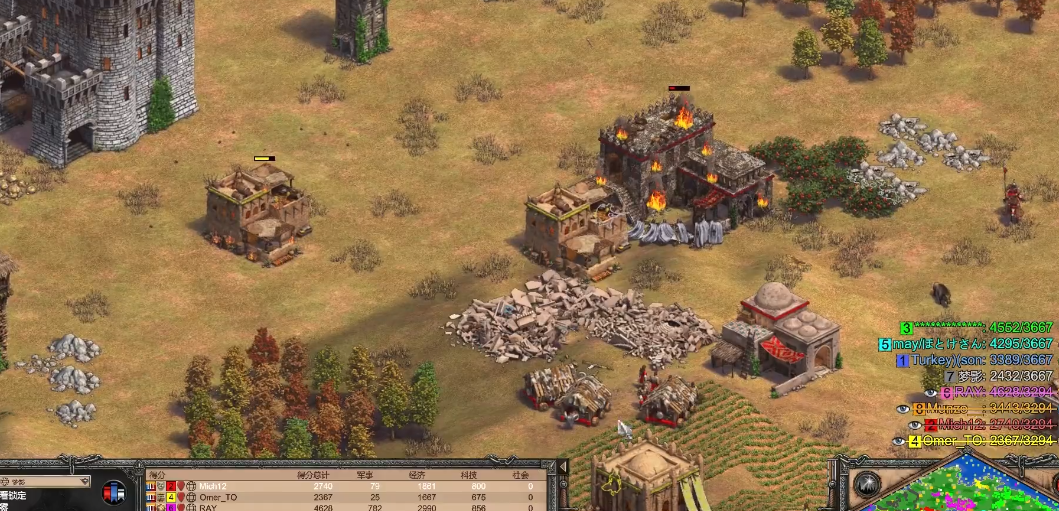Viewport: 1059px width, 511px height.
Task: Toggle the eye icon beside Munzo's score
Action: [903, 409]
